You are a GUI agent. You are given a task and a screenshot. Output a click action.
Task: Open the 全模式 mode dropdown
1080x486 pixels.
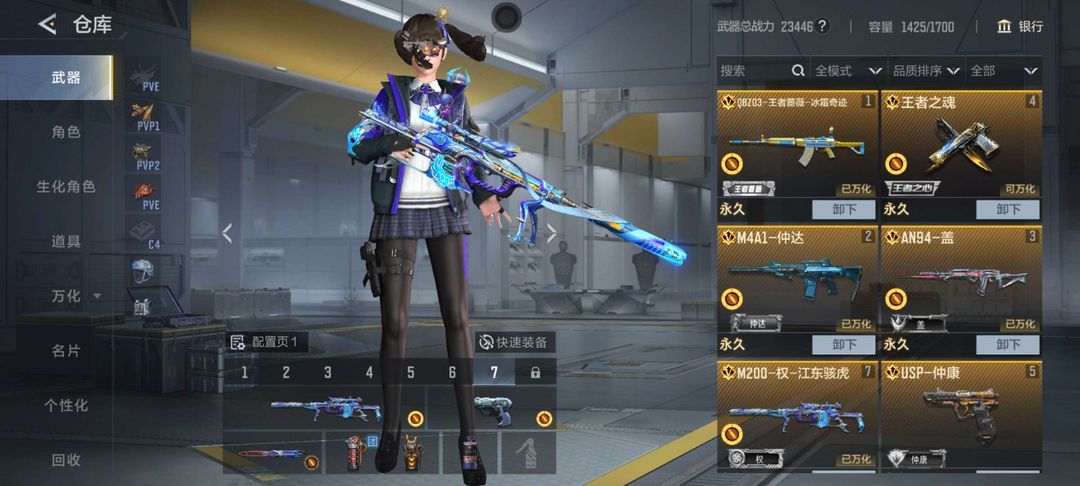click(847, 71)
